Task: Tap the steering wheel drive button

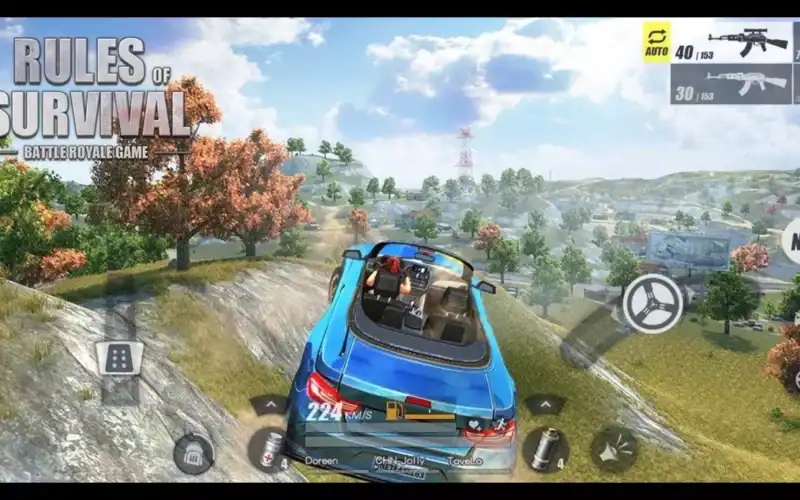Action: [652, 303]
